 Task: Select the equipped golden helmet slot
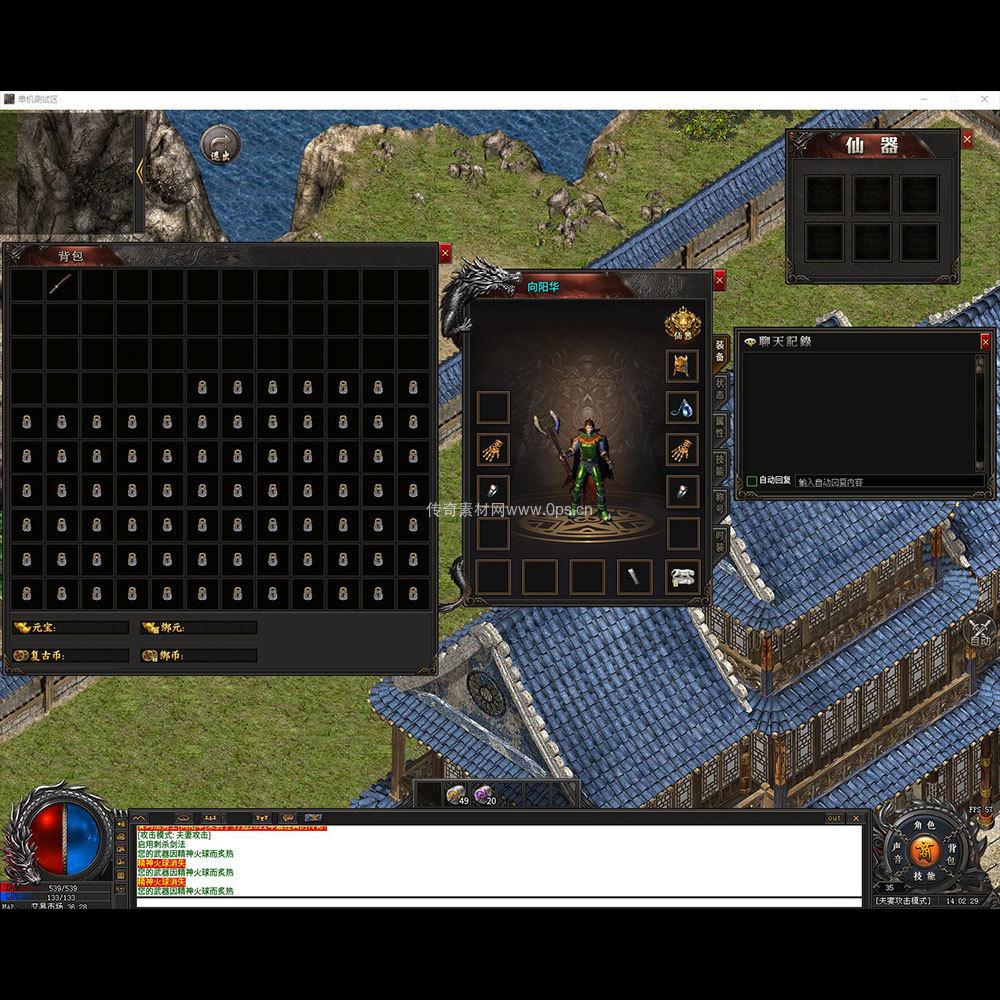pos(683,365)
